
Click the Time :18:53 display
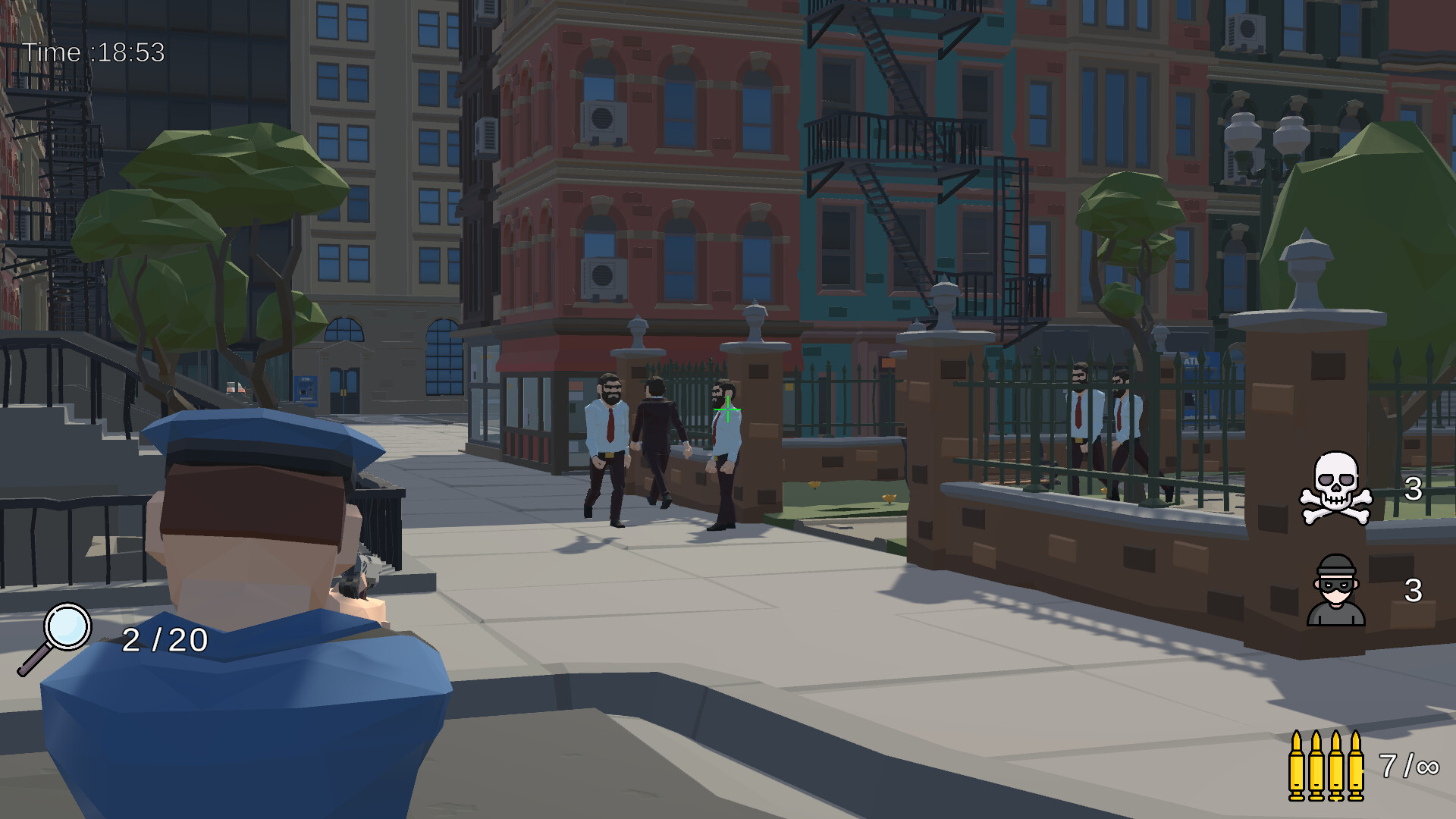[x=93, y=52]
